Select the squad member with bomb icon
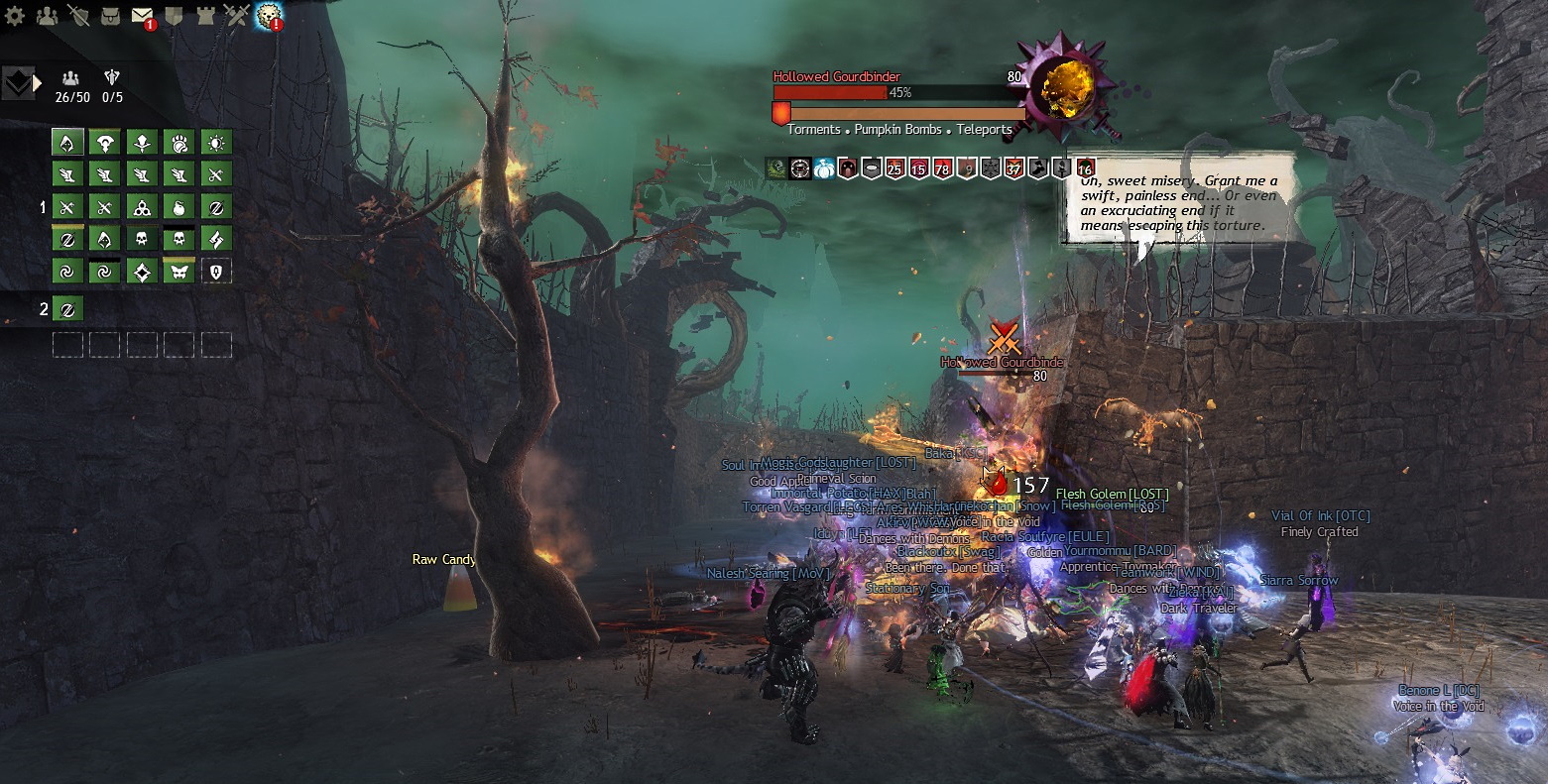This screenshot has height=784, width=1548. click(x=179, y=207)
